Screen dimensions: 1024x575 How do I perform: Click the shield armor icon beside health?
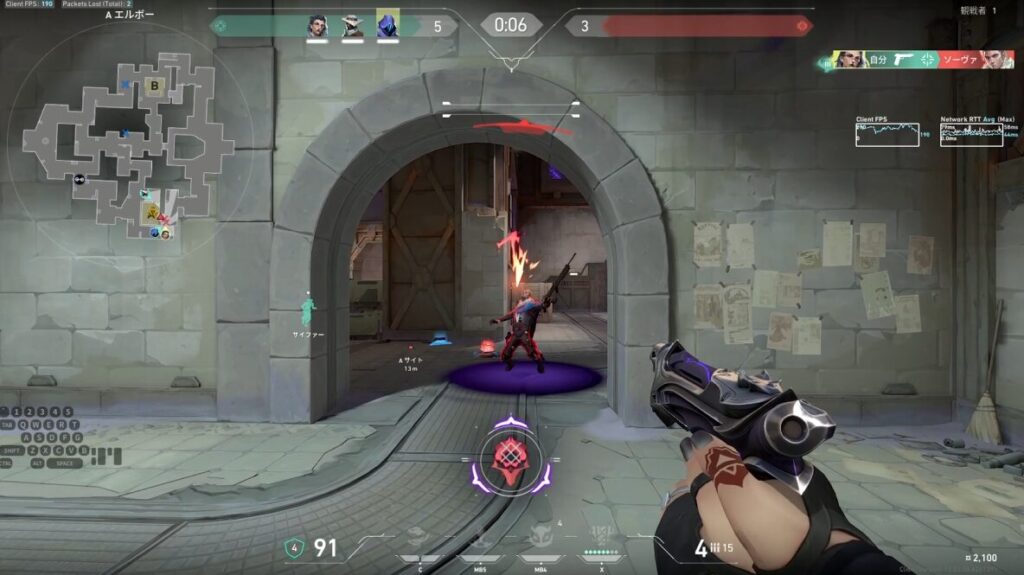[x=293, y=547]
